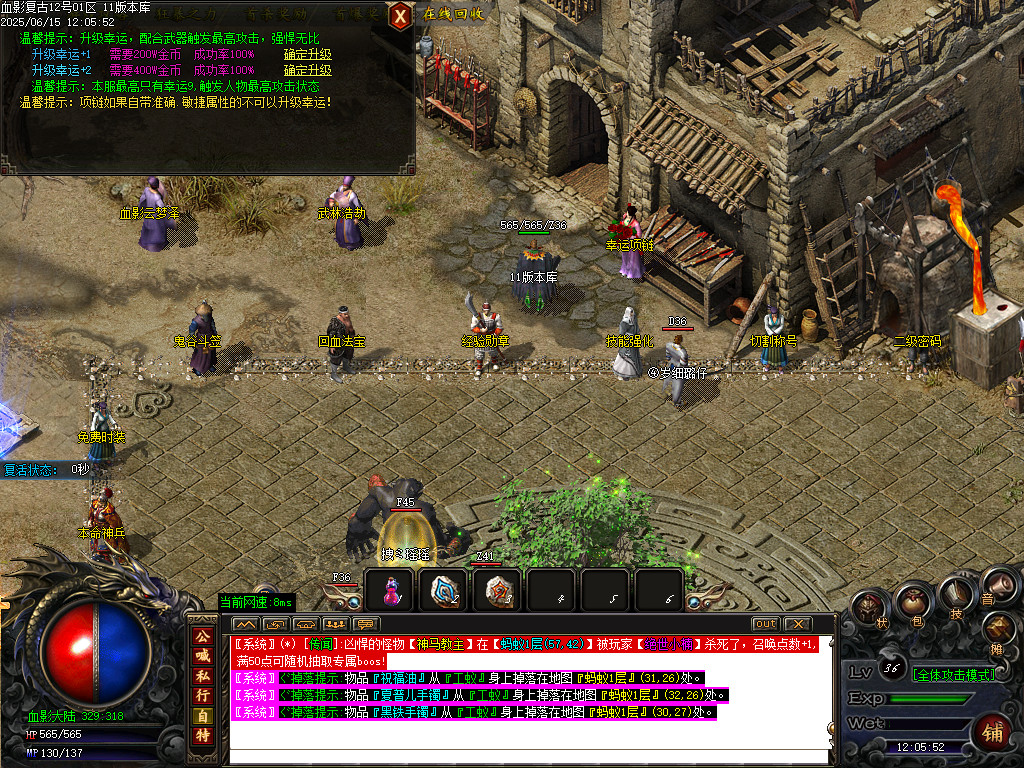
Task: Open the 在线回收 online recycle button
Action: tap(453, 14)
